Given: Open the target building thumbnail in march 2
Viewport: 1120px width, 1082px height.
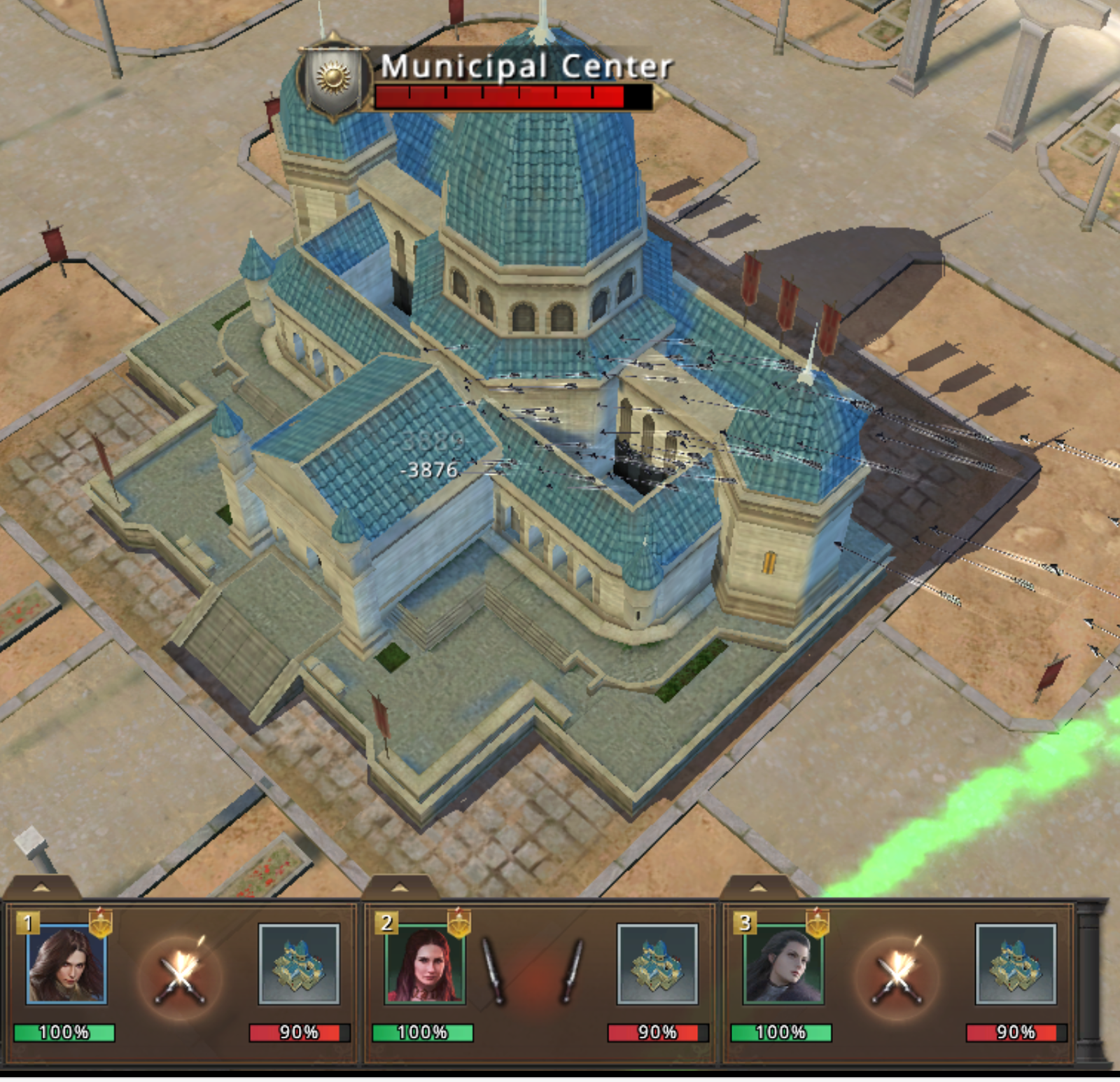Looking at the screenshot, I should pos(657,964).
